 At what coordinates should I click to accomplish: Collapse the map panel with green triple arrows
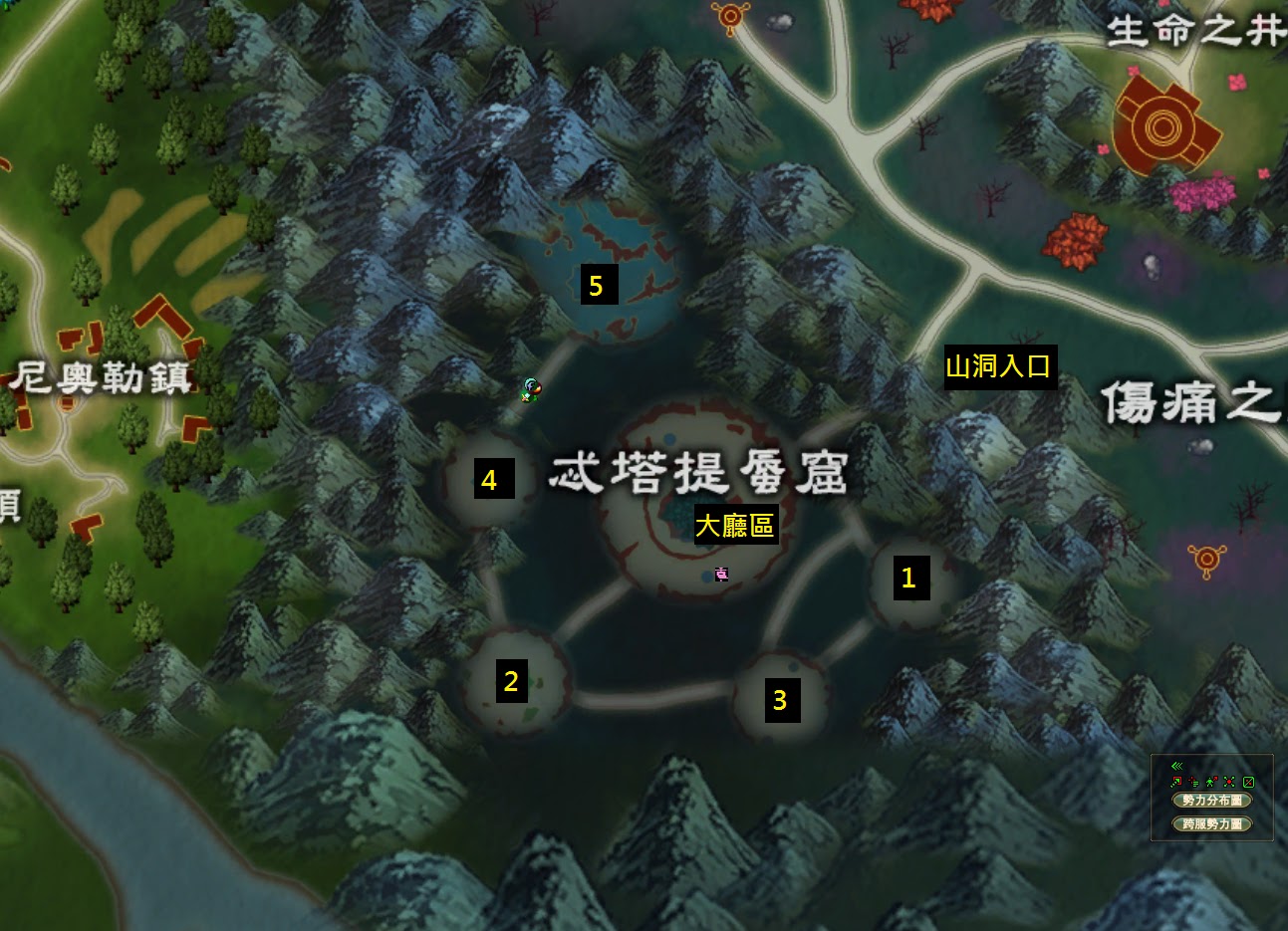tap(1176, 766)
